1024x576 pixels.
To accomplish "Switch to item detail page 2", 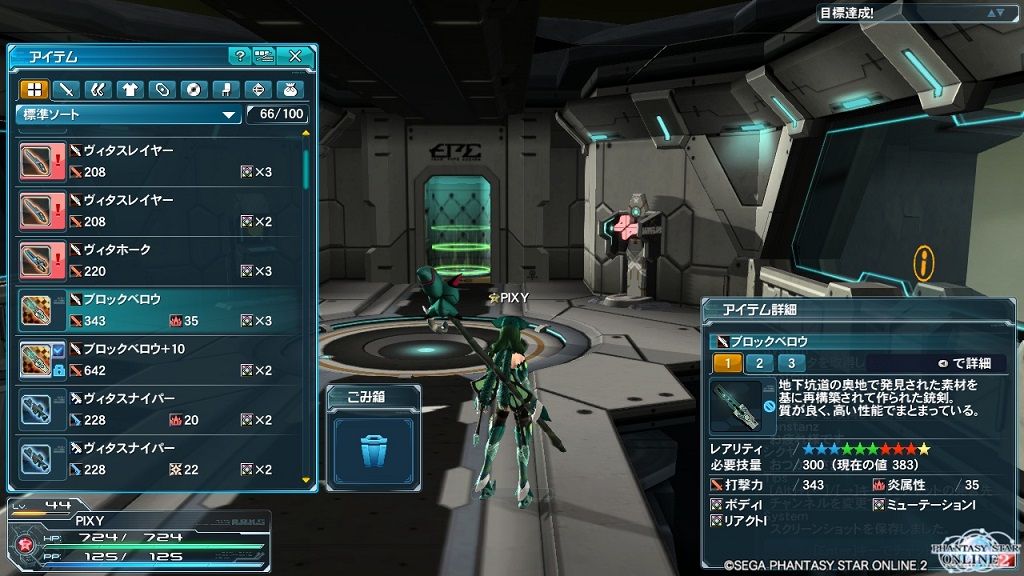I will click(x=759, y=363).
